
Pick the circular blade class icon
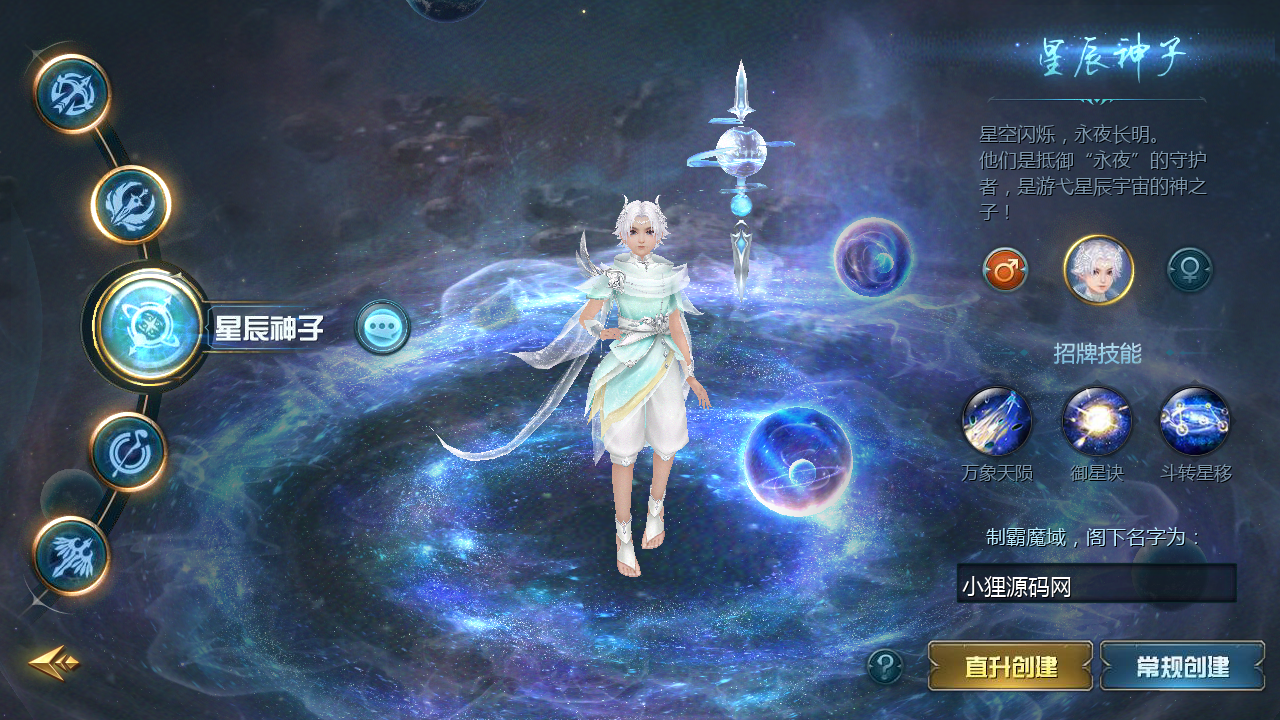pos(128,452)
